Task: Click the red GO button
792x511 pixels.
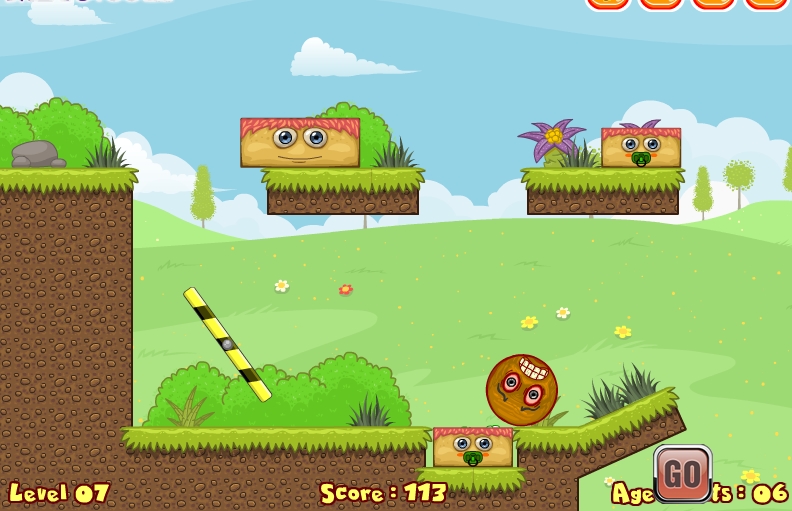Action: tap(682, 473)
